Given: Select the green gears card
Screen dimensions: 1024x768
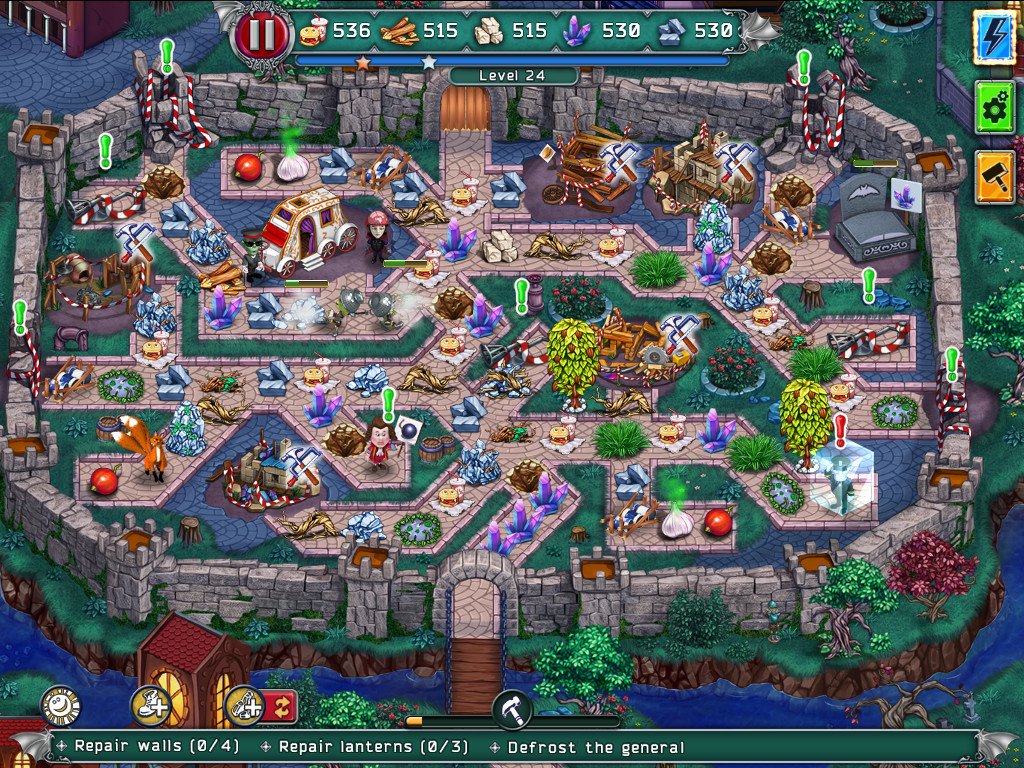Looking at the screenshot, I should [994, 108].
